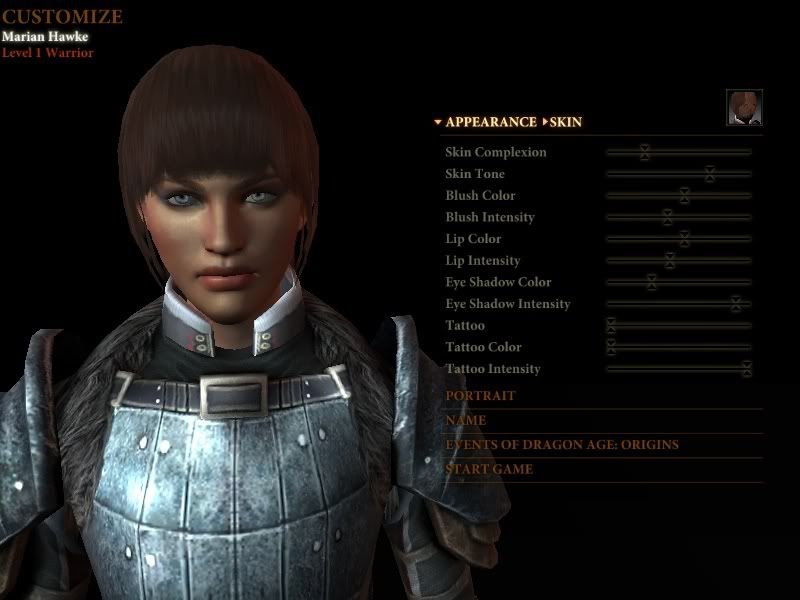Set the Eye Shadow Intensity slider
The width and height of the screenshot is (800, 600).
(x=736, y=304)
